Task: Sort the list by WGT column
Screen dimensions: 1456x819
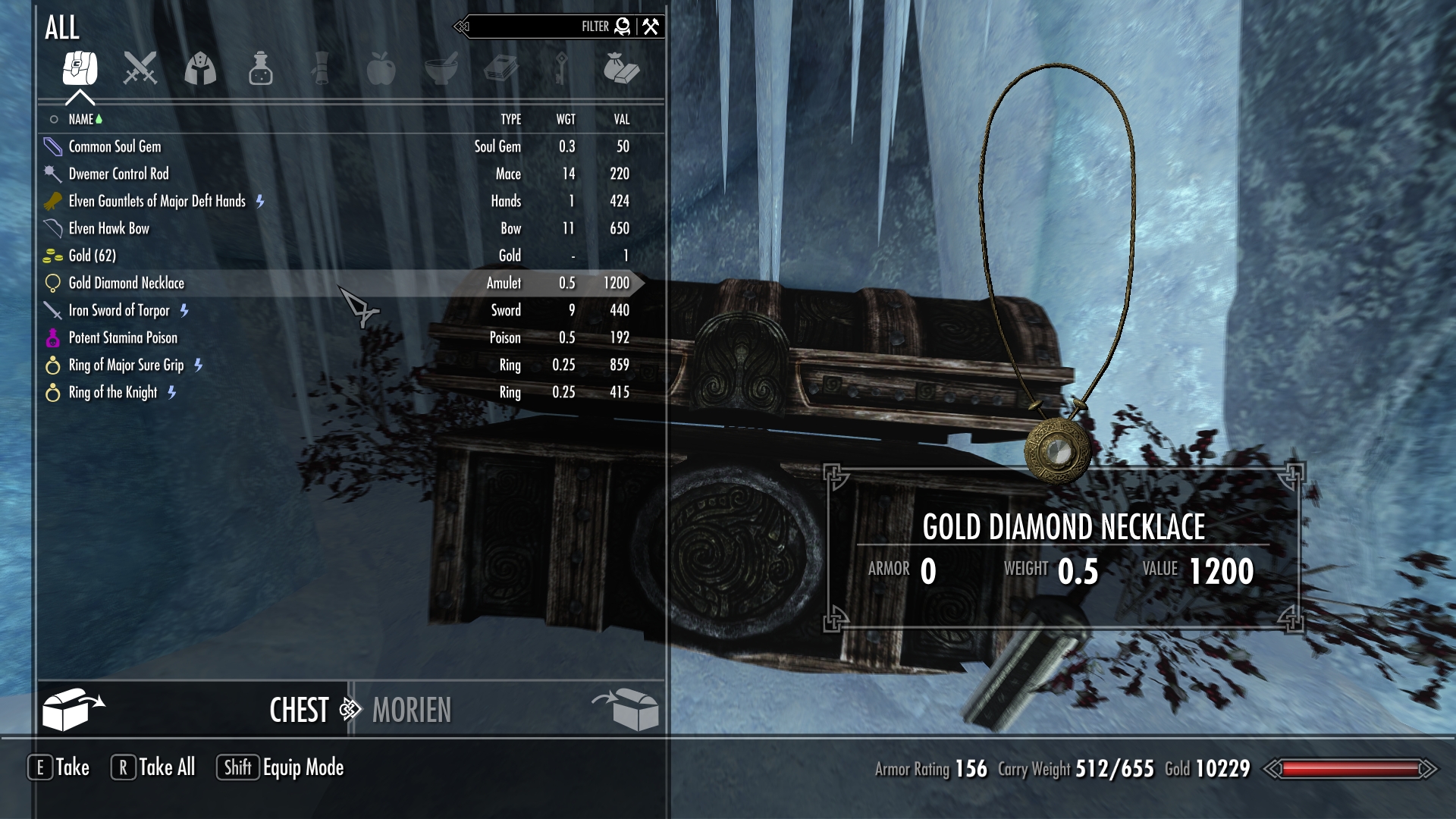Action: coord(566,119)
